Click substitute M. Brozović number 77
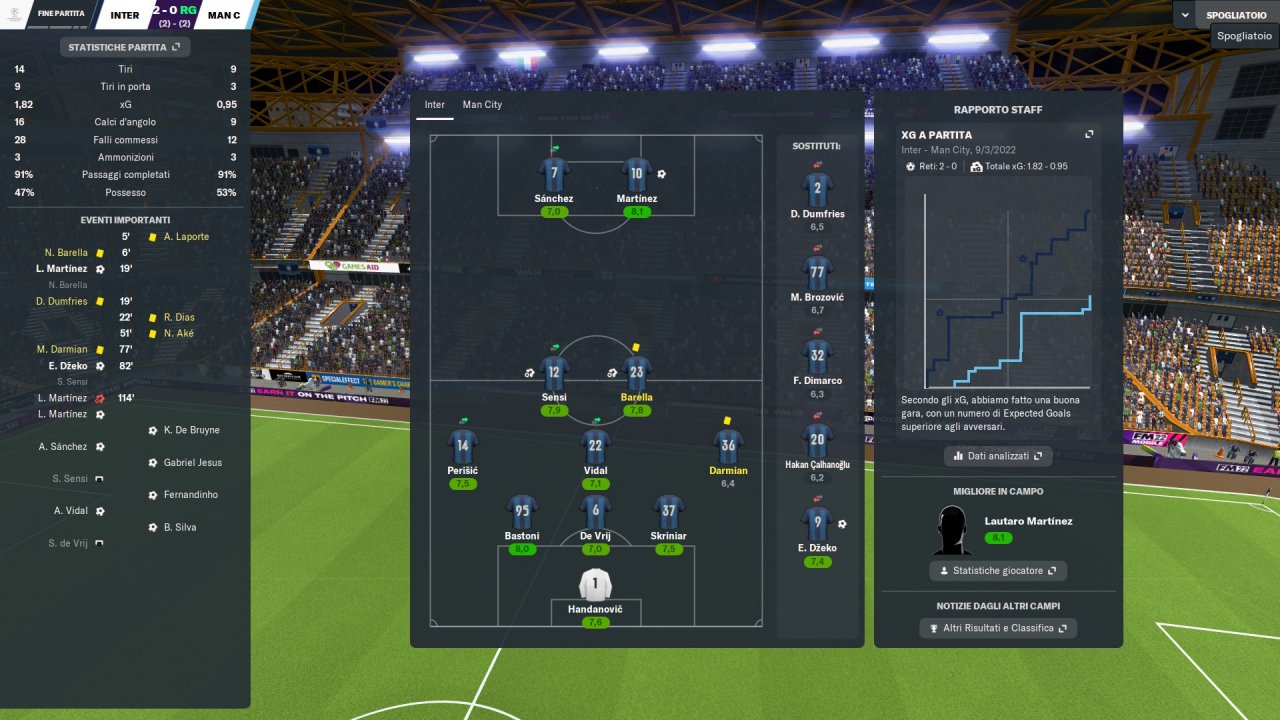Screen dimensions: 1280x720 (x=817, y=273)
